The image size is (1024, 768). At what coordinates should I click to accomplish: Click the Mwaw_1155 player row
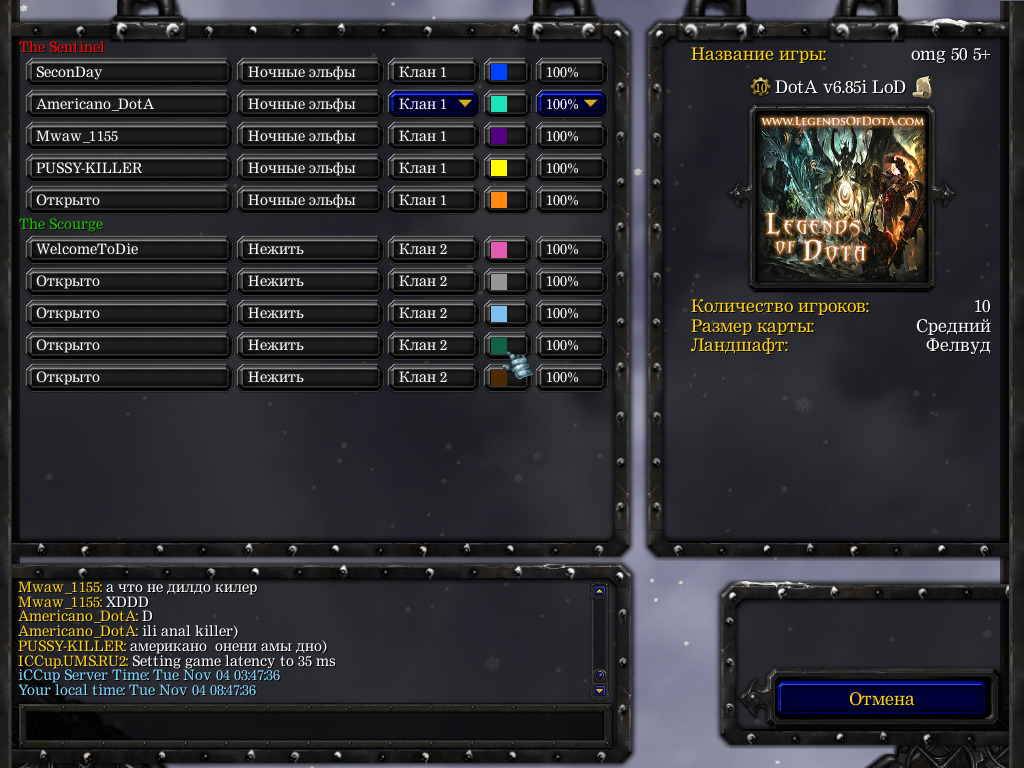click(128, 136)
